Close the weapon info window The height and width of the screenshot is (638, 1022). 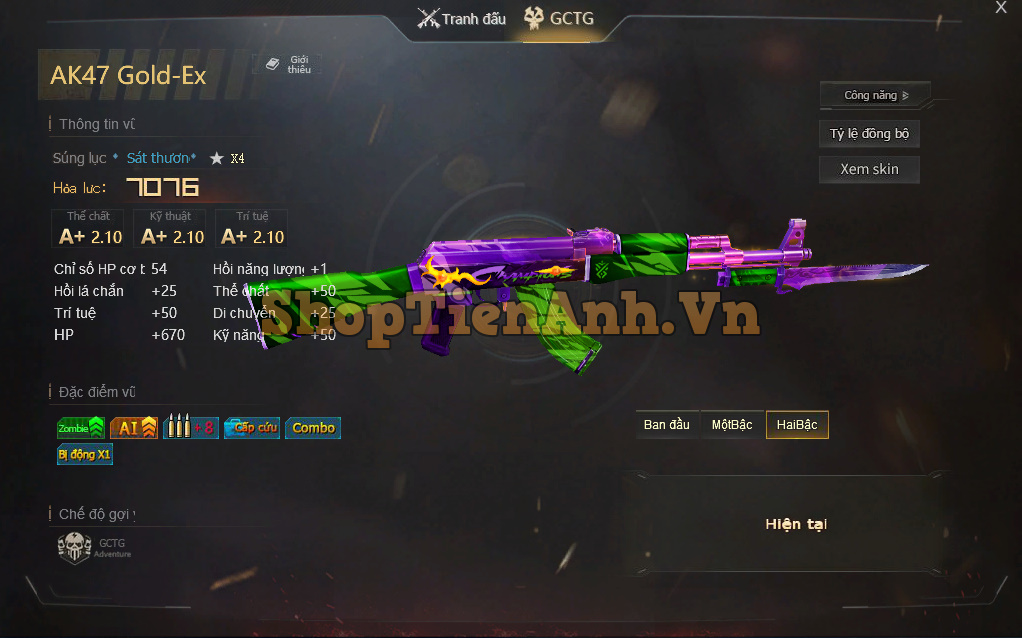click(x=1001, y=8)
